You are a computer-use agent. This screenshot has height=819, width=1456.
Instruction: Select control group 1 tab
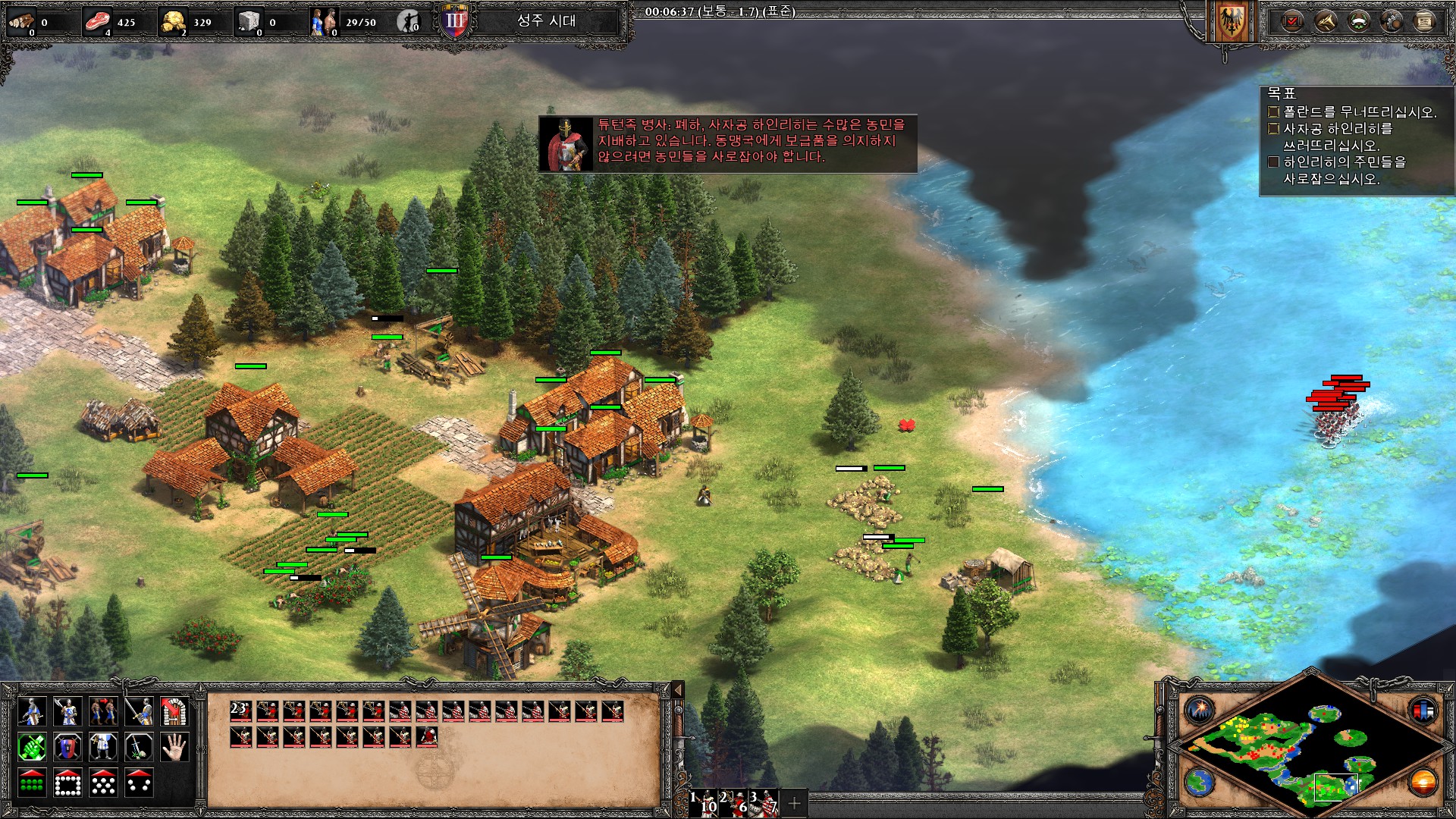(x=704, y=802)
